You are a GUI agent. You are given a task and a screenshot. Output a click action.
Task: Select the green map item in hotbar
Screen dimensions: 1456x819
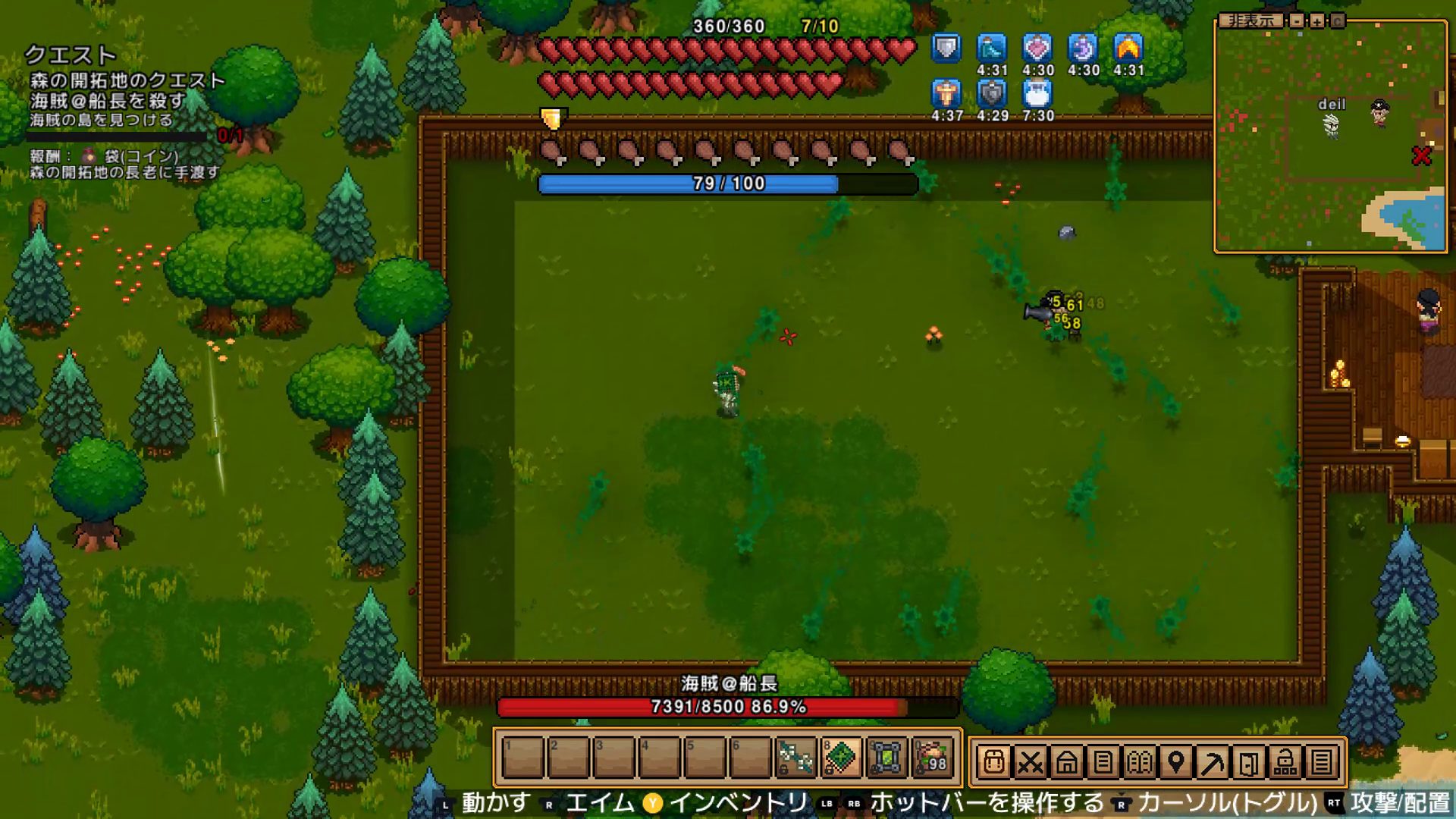(x=841, y=758)
